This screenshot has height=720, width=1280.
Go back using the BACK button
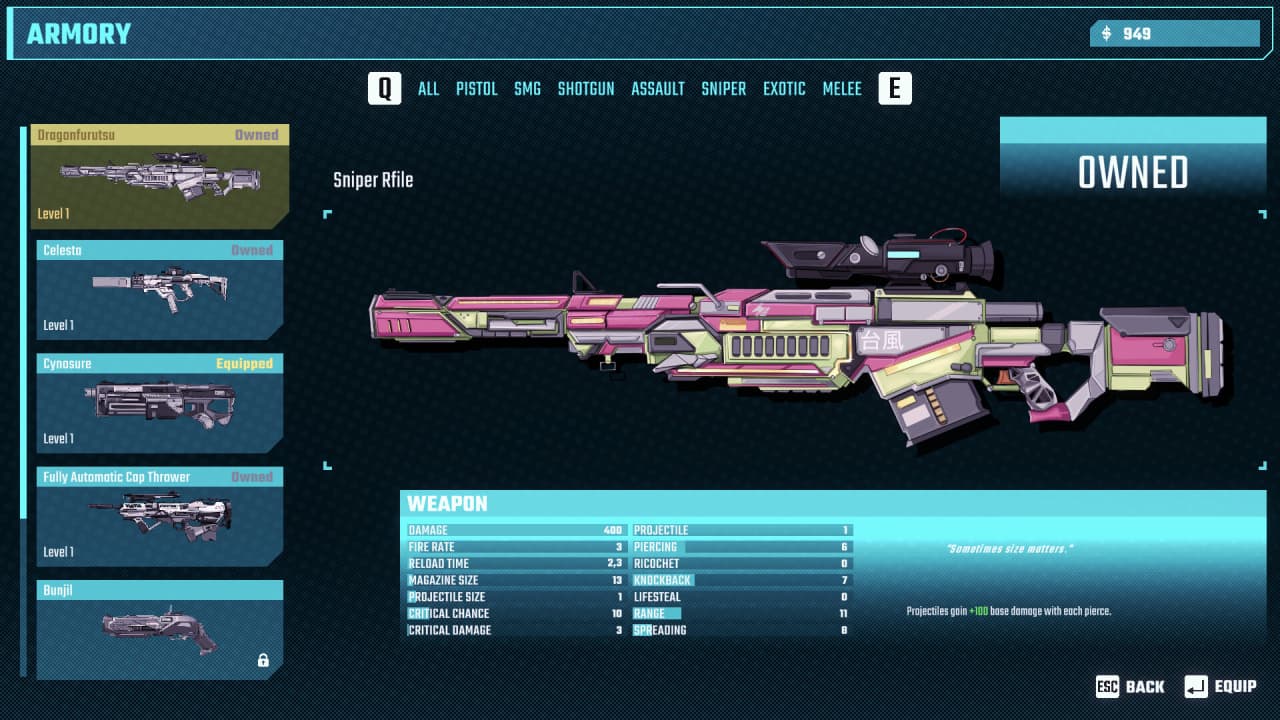coord(1131,686)
